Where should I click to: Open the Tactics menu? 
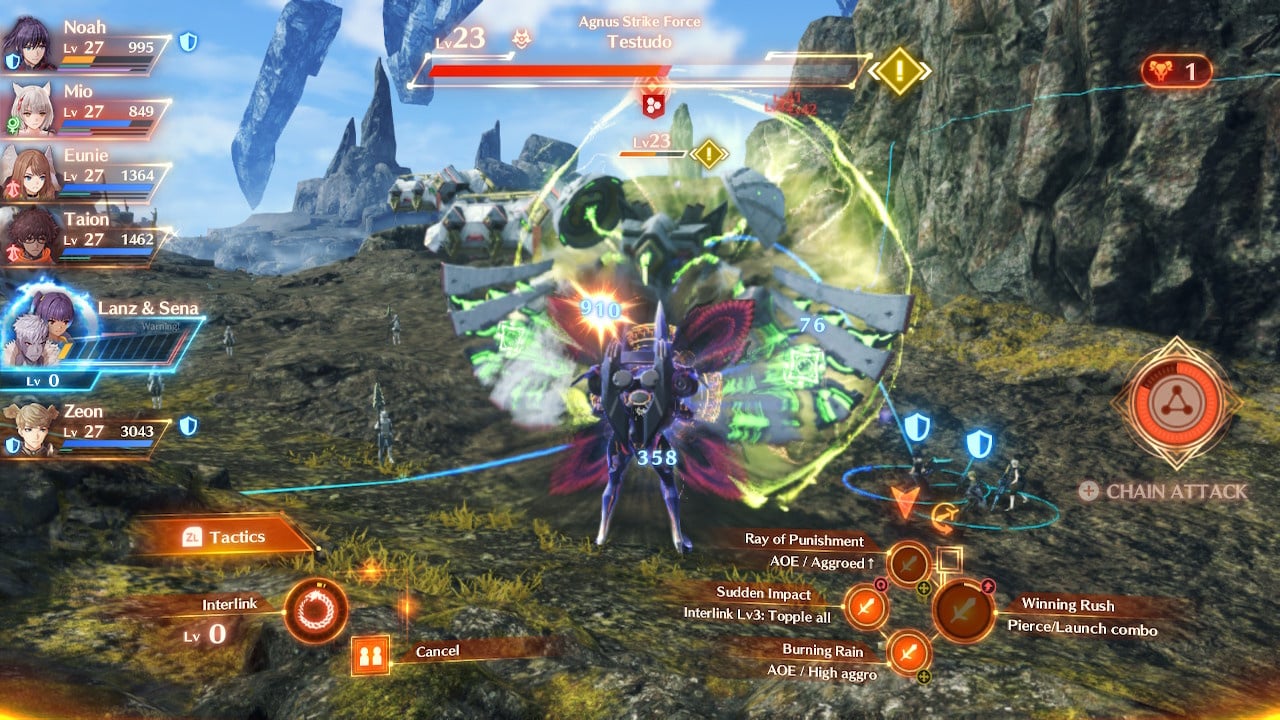[x=225, y=537]
